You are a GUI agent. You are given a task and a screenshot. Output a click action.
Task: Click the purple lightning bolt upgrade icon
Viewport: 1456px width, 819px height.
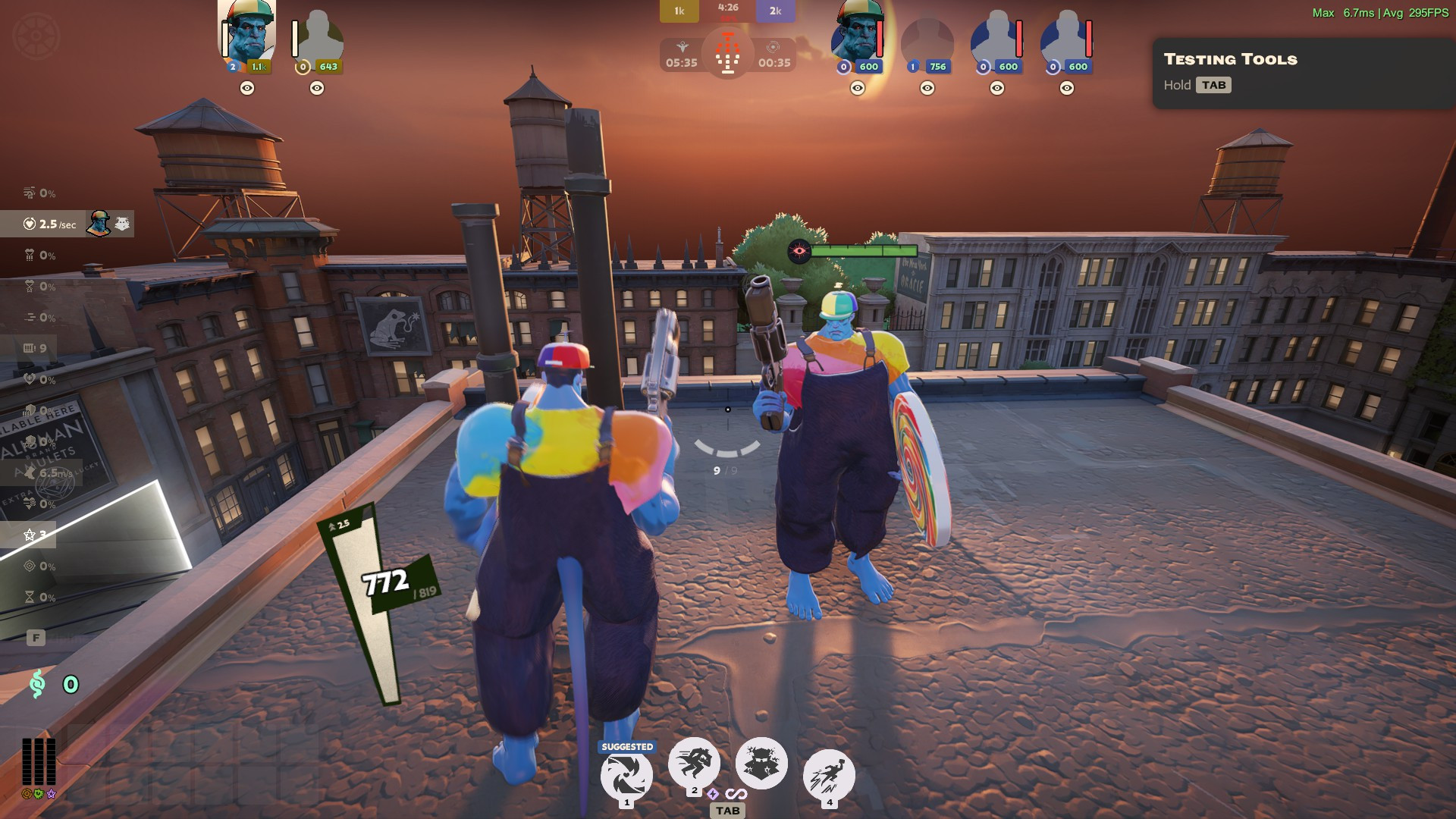click(712, 795)
